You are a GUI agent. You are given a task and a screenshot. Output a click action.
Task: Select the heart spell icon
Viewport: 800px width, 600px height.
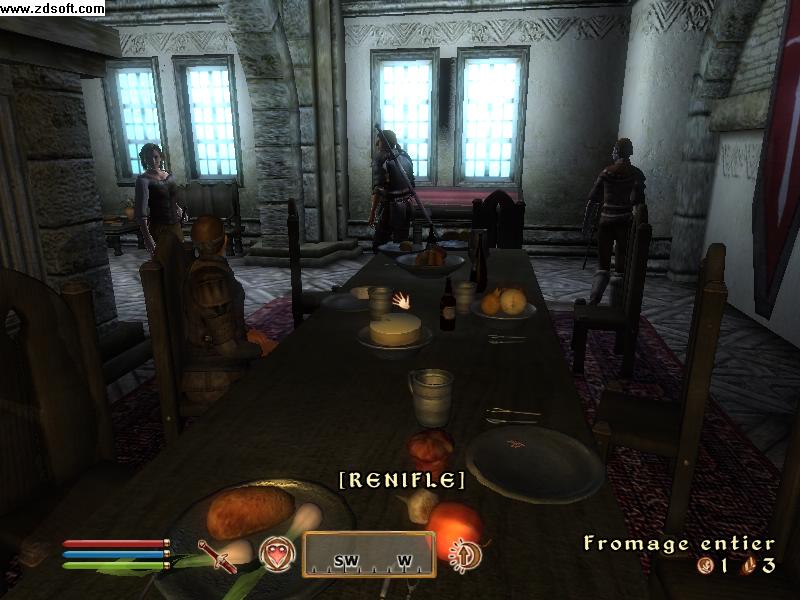point(276,554)
